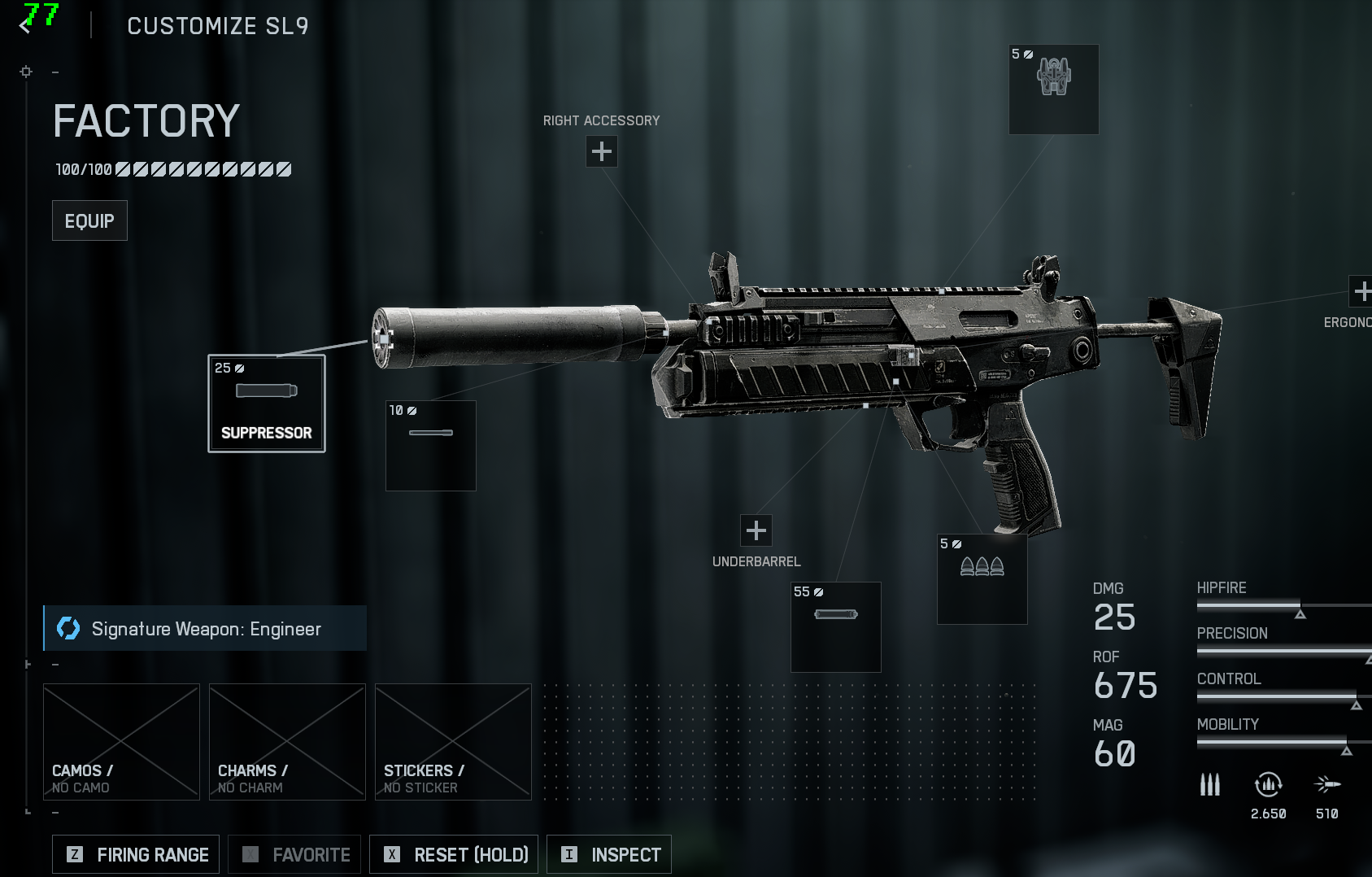Open the Charms selection tile
Image resolution: width=1372 pixels, height=877 pixels.
287,742
